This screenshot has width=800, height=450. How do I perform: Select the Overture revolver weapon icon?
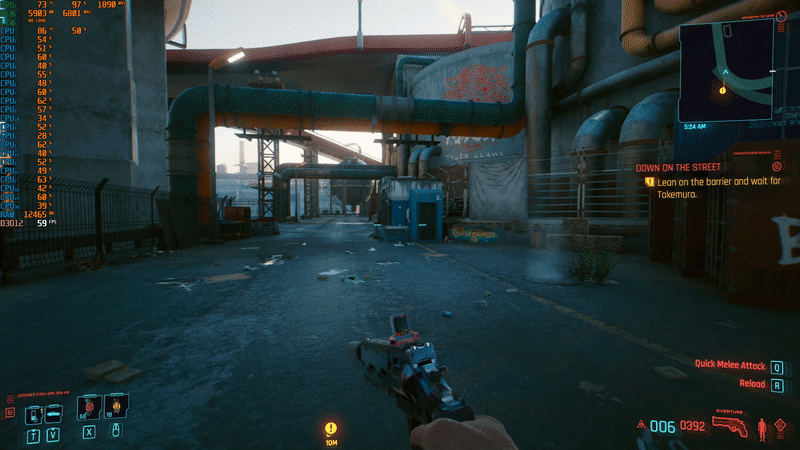(x=730, y=426)
